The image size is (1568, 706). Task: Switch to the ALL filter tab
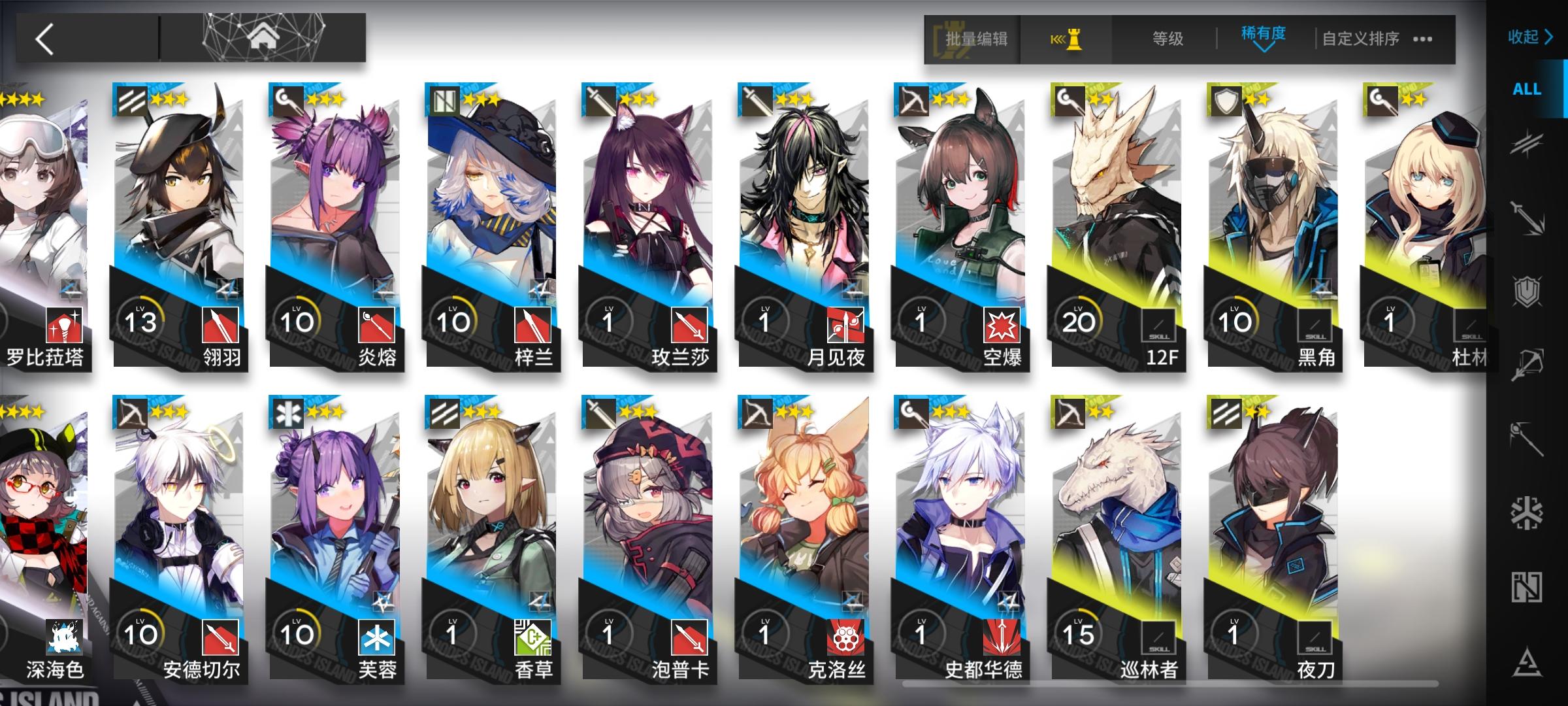(x=1526, y=89)
